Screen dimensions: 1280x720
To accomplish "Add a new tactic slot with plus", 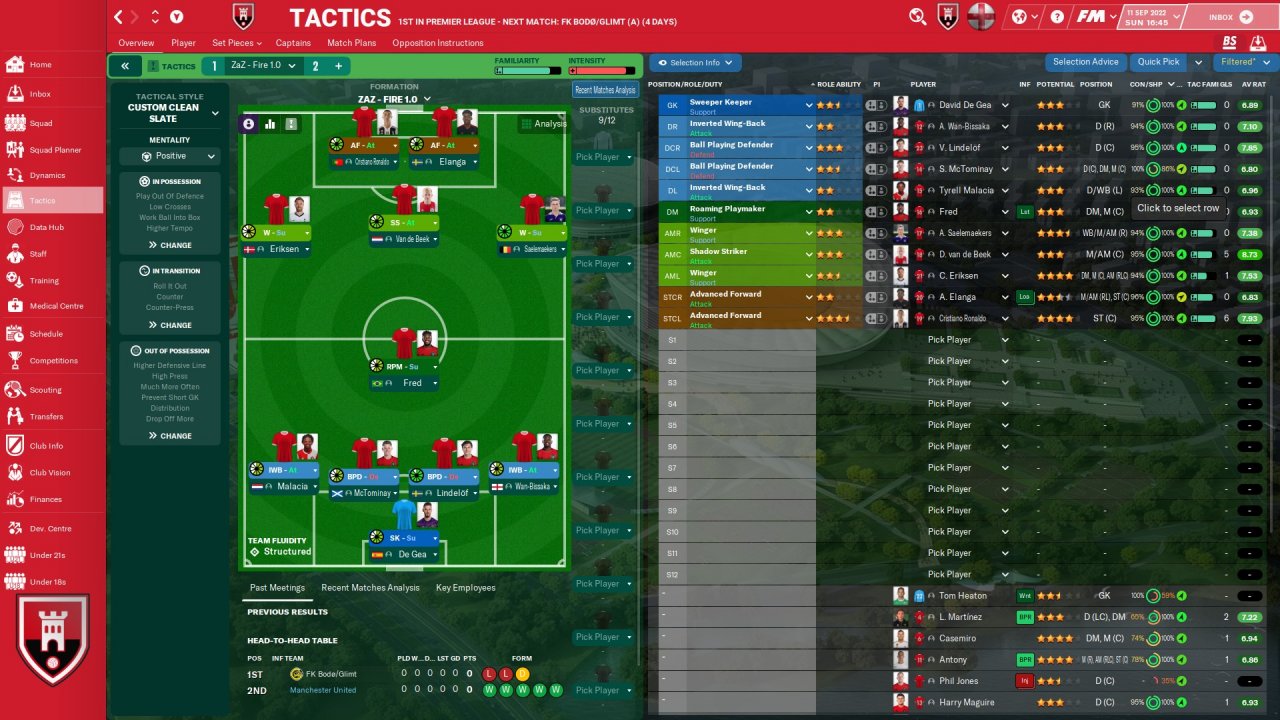I will pyautogui.click(x=338, y=66).
